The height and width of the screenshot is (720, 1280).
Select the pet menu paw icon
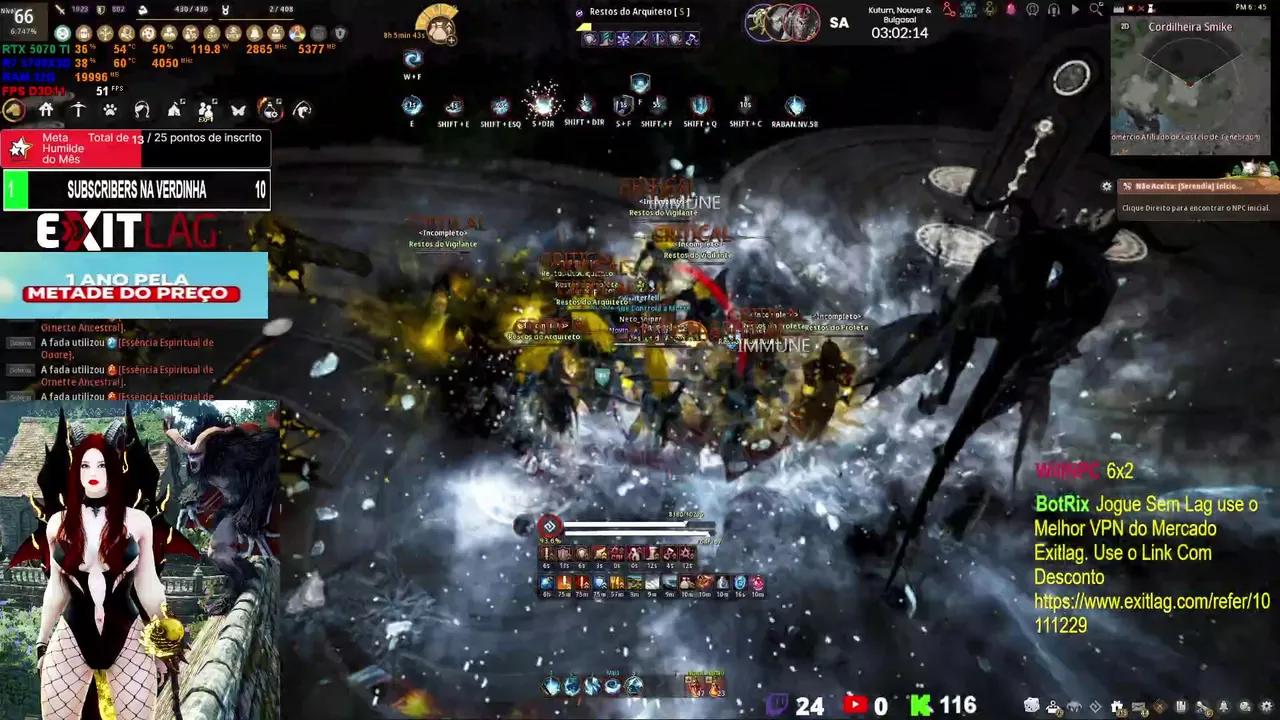[111, 110]
